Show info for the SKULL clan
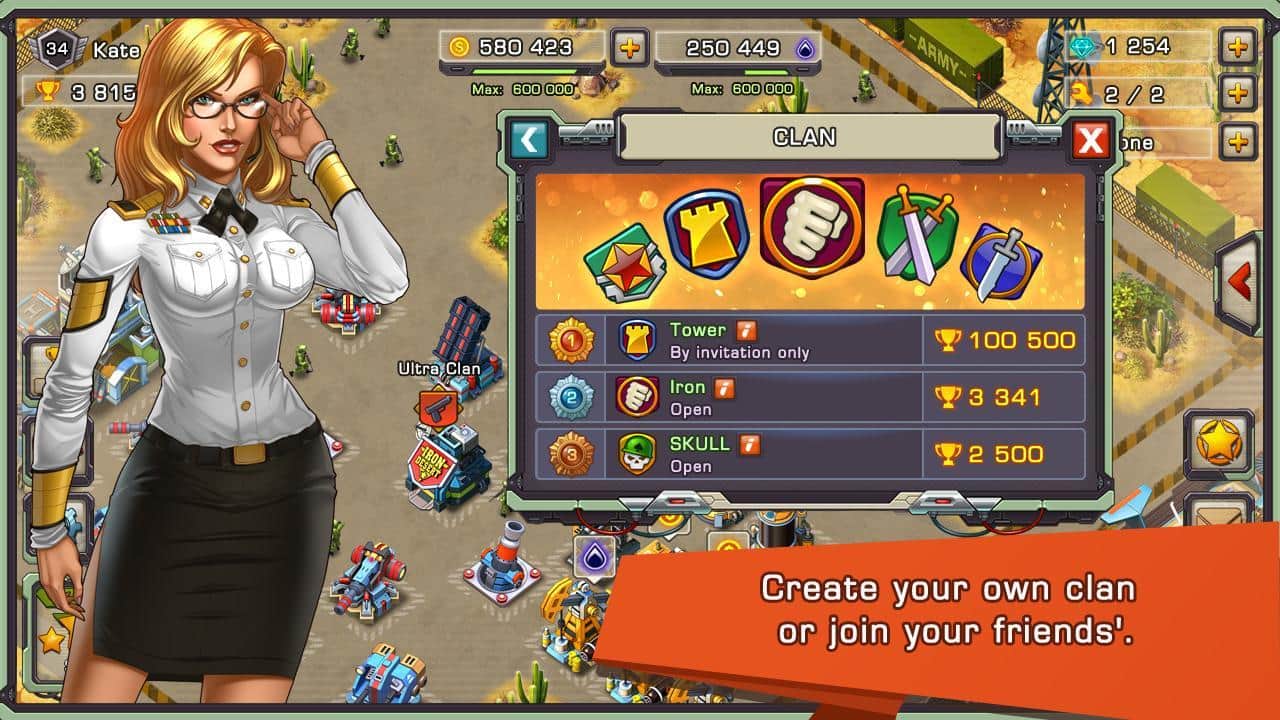The width and height of the screenshot is (1280, 720). 749,444
